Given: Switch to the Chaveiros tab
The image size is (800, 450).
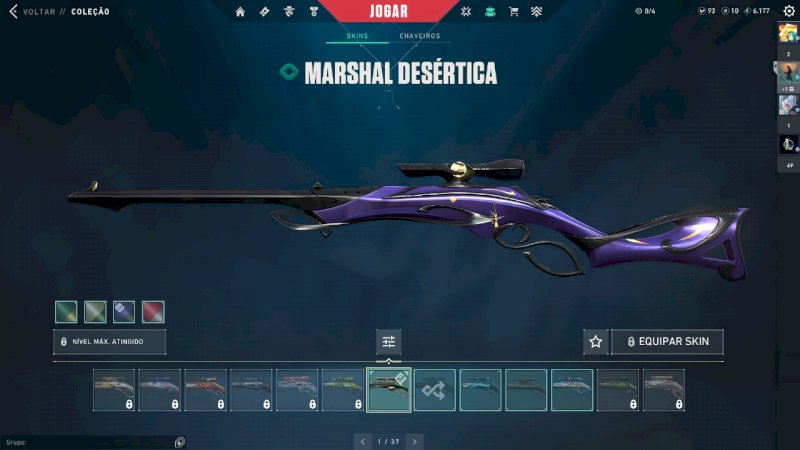Looking at the screenshot, I should pyautogui.click(x=419, y=36).
